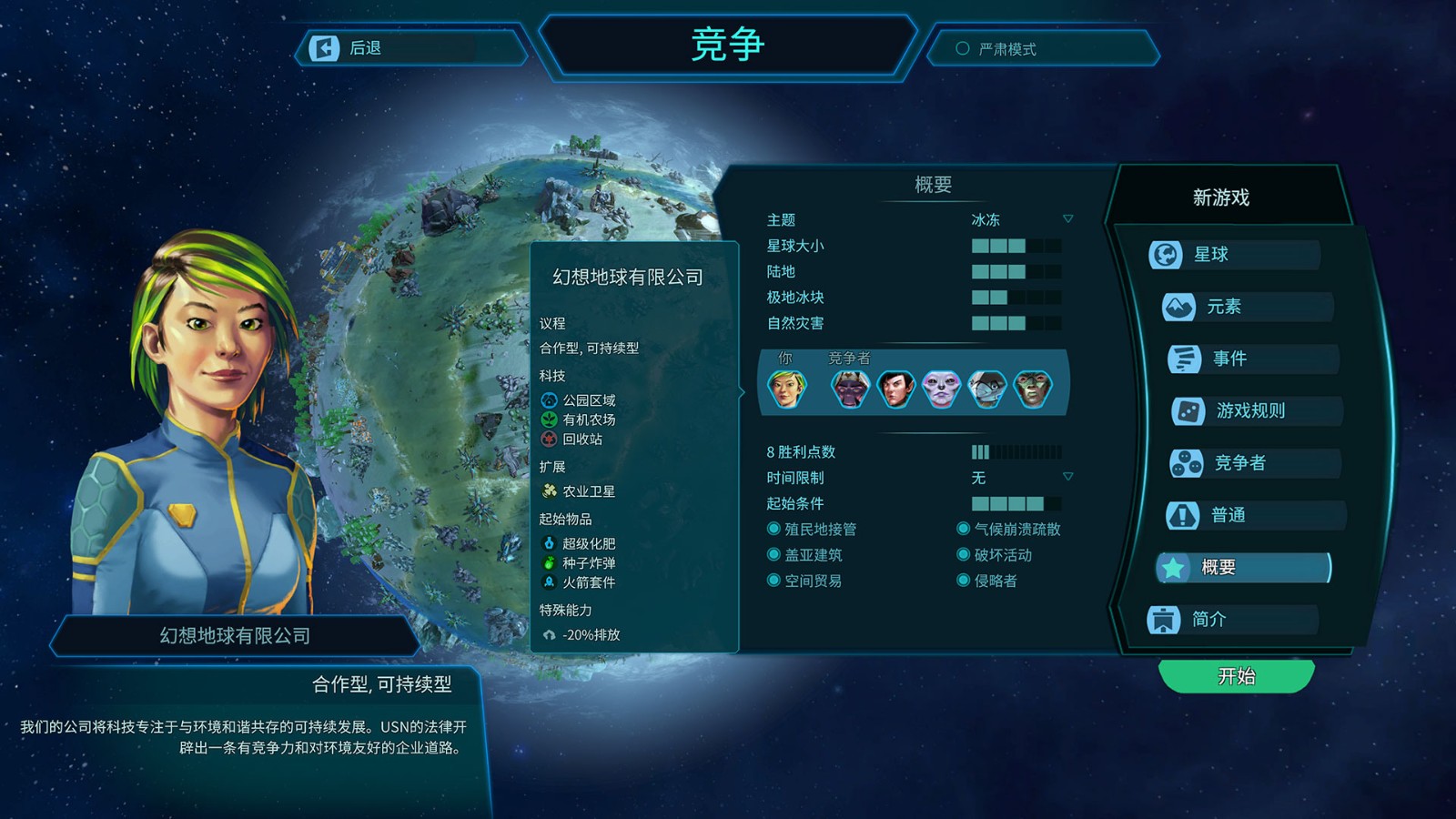This screenshot has width=1456, height=819.
Task: Open the 元素 panel via mountain icon
Action: (1178, 307)
